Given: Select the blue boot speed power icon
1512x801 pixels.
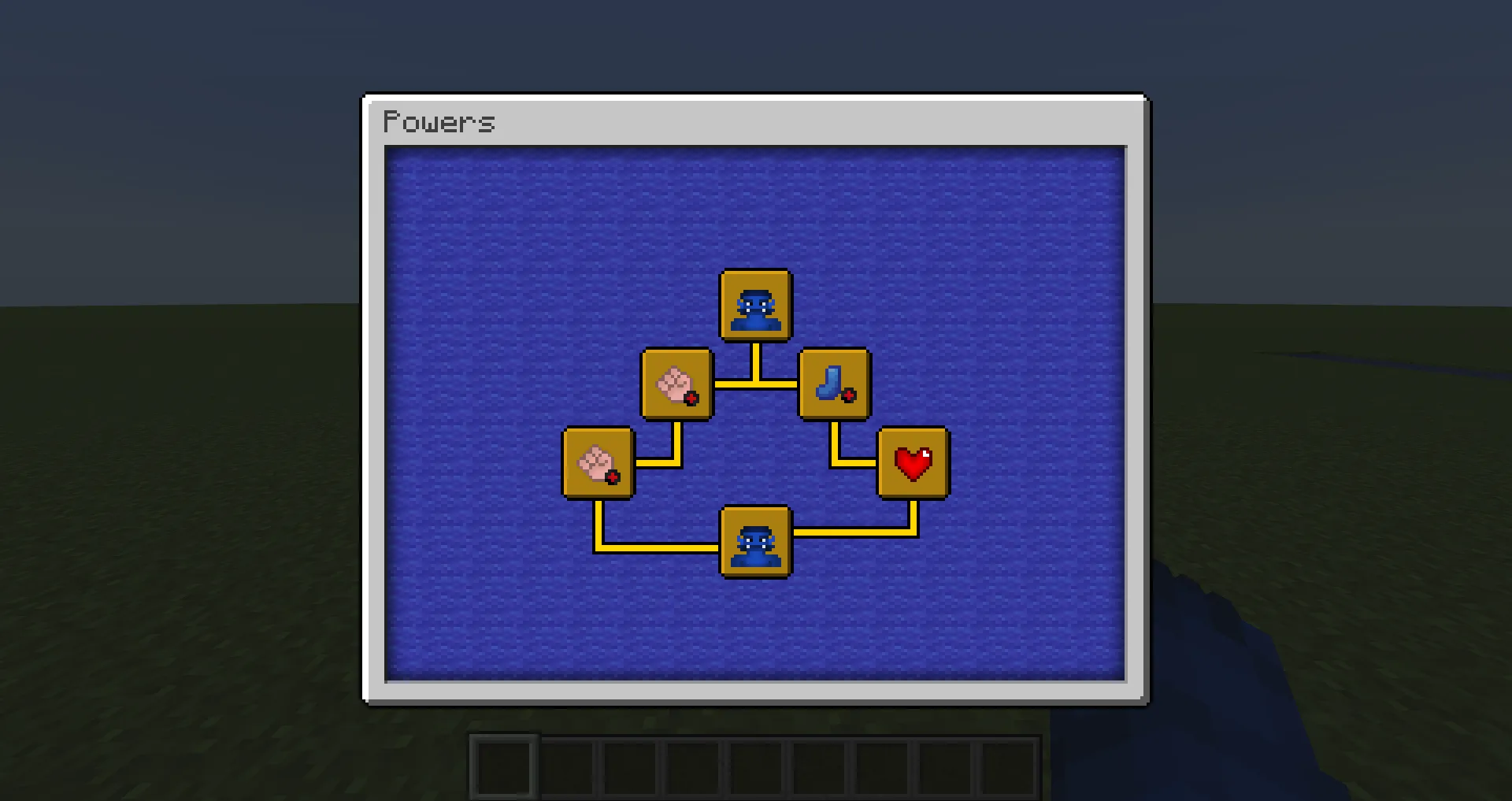Looking at the screenshot, I should pos(835,385).
